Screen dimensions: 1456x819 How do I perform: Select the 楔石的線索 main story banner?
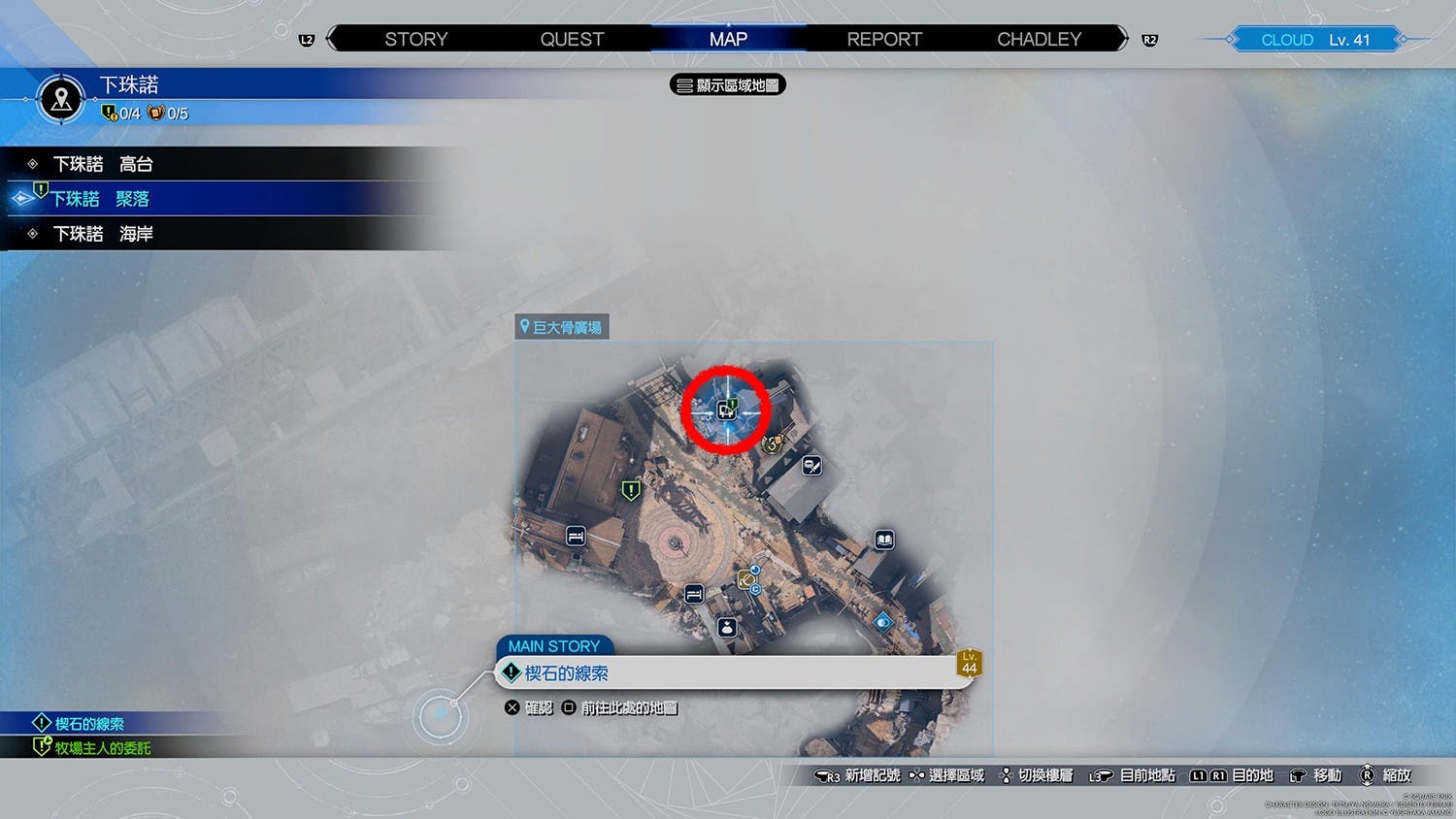733,672
